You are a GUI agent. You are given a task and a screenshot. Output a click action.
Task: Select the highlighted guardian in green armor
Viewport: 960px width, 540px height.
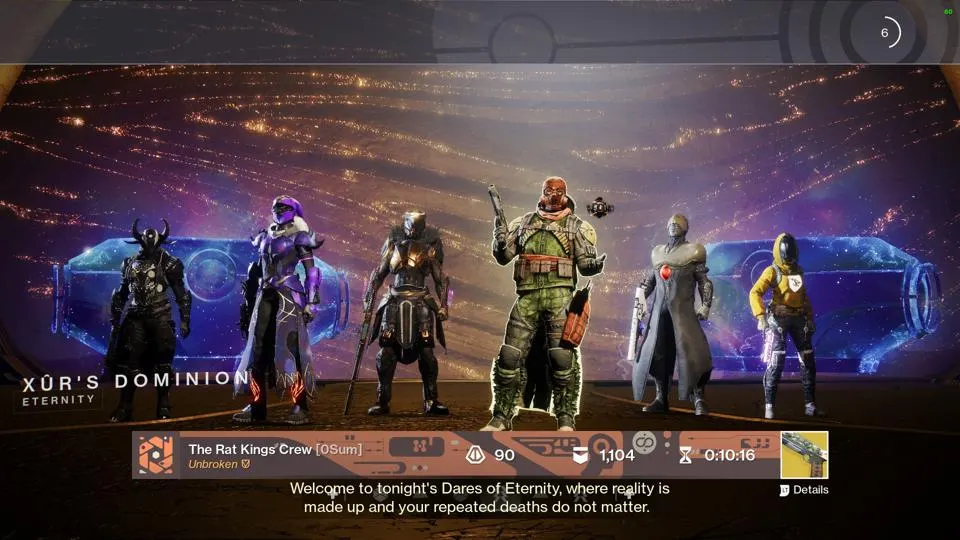[540, 300]
